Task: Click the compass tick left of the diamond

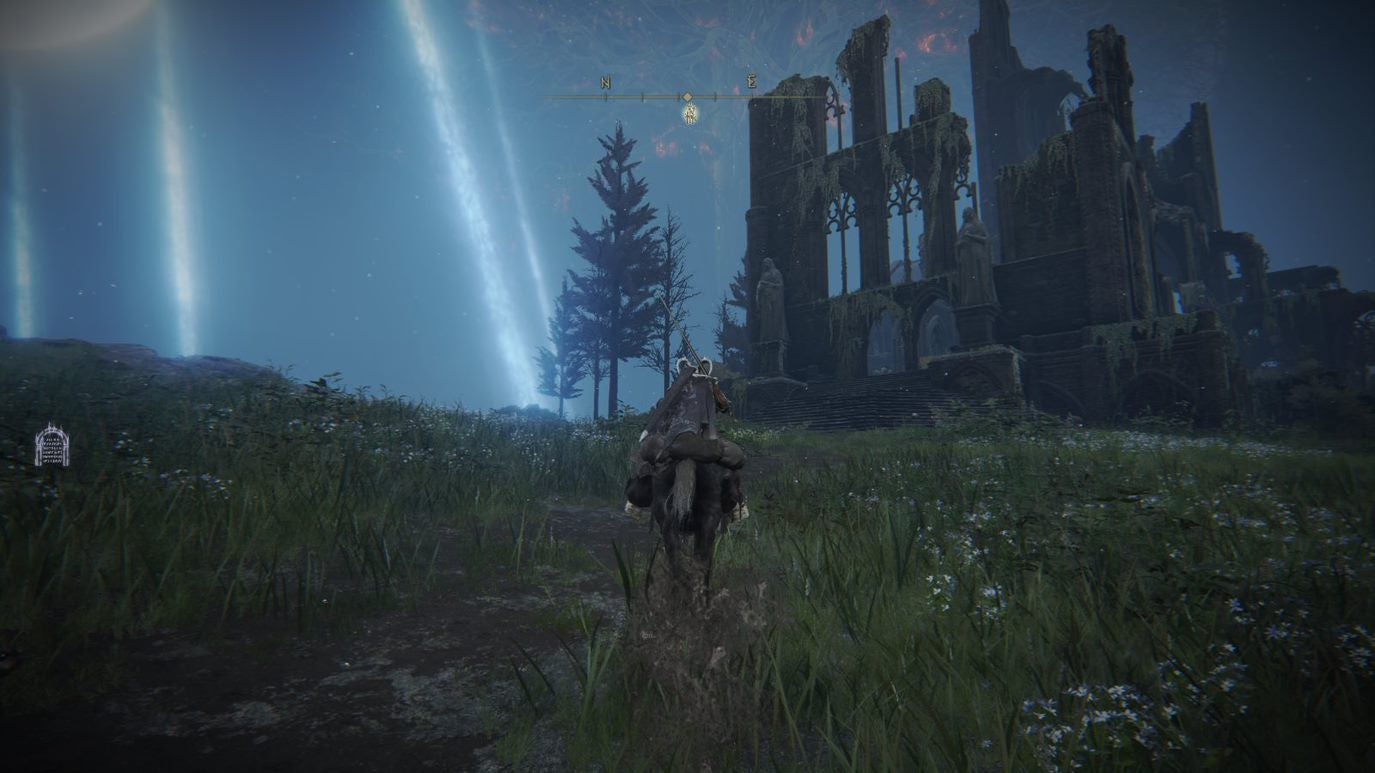Action: tap(640, 98)
